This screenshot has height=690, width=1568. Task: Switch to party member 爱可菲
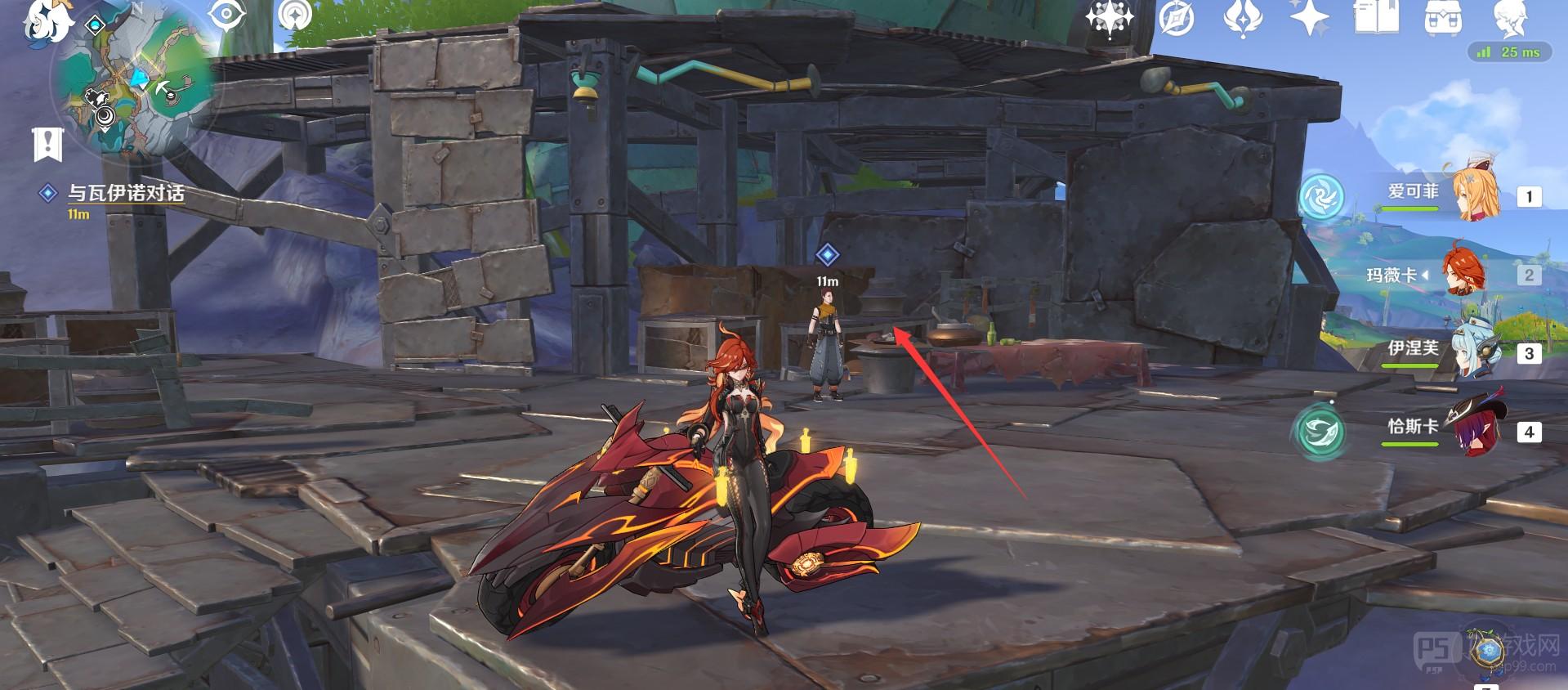[1438, 194]
